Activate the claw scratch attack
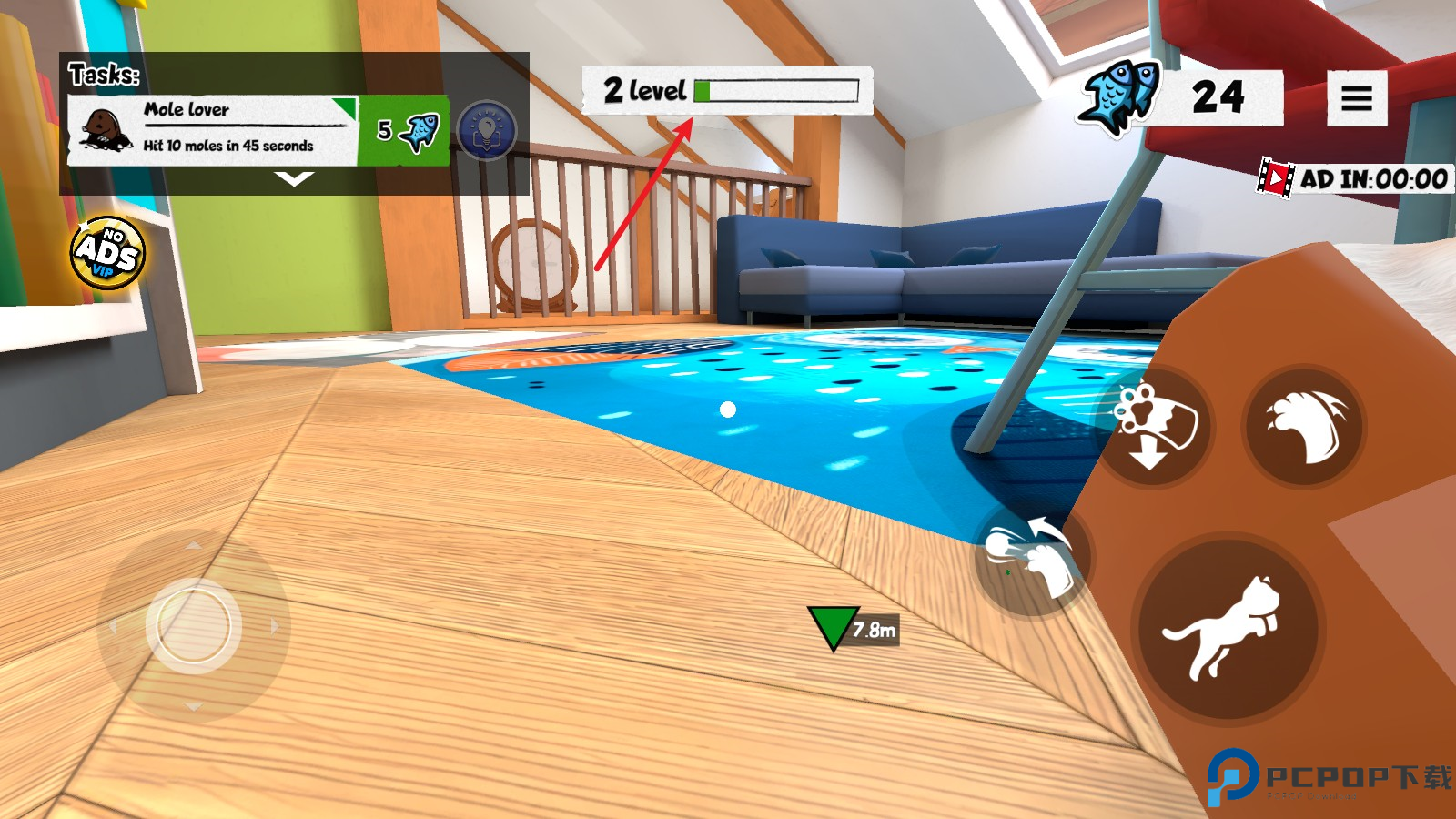The height and width of the screenshot is (819, 1456). (1305, 426)
